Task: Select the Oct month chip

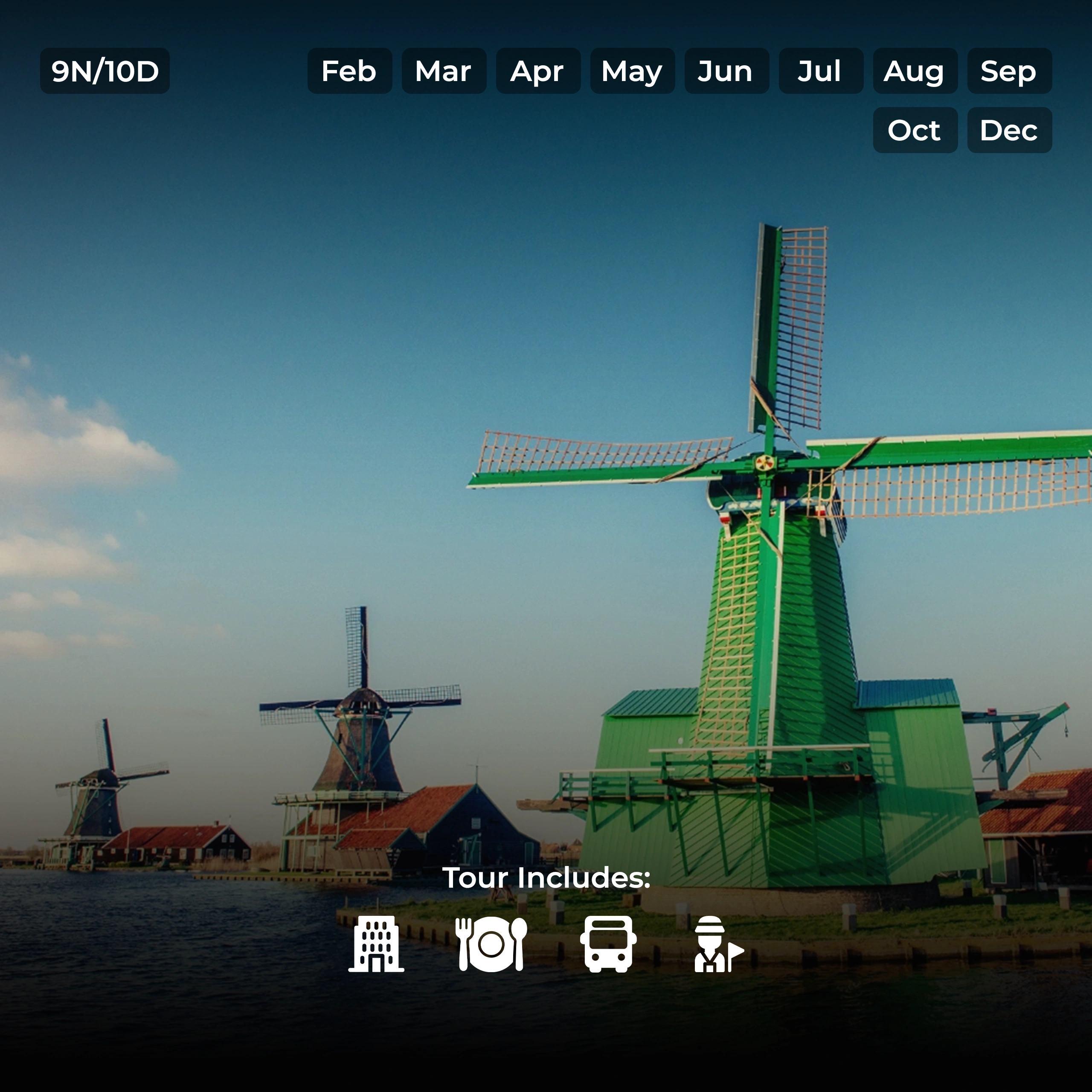Action: tap(915, 131)
